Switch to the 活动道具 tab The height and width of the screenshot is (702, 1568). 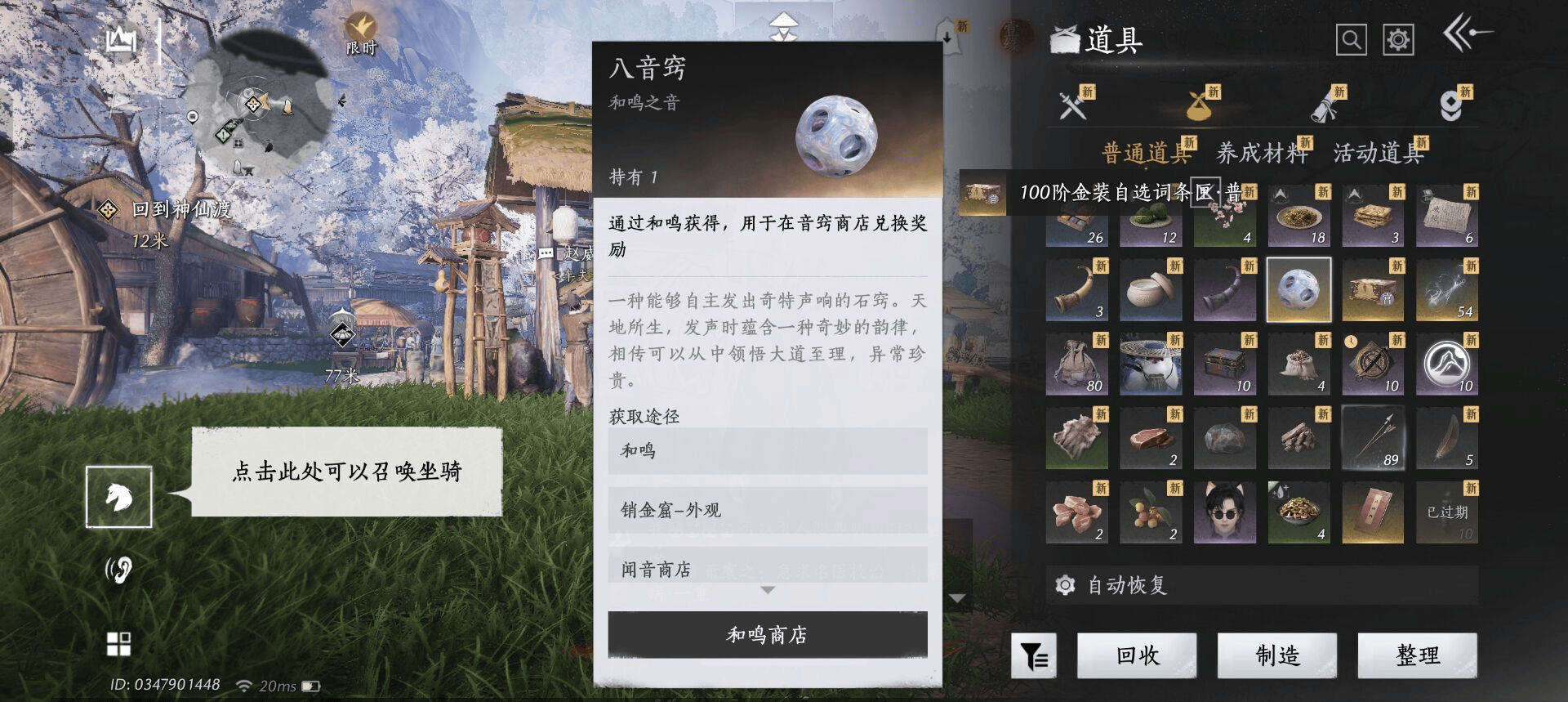click(1378, 153)
